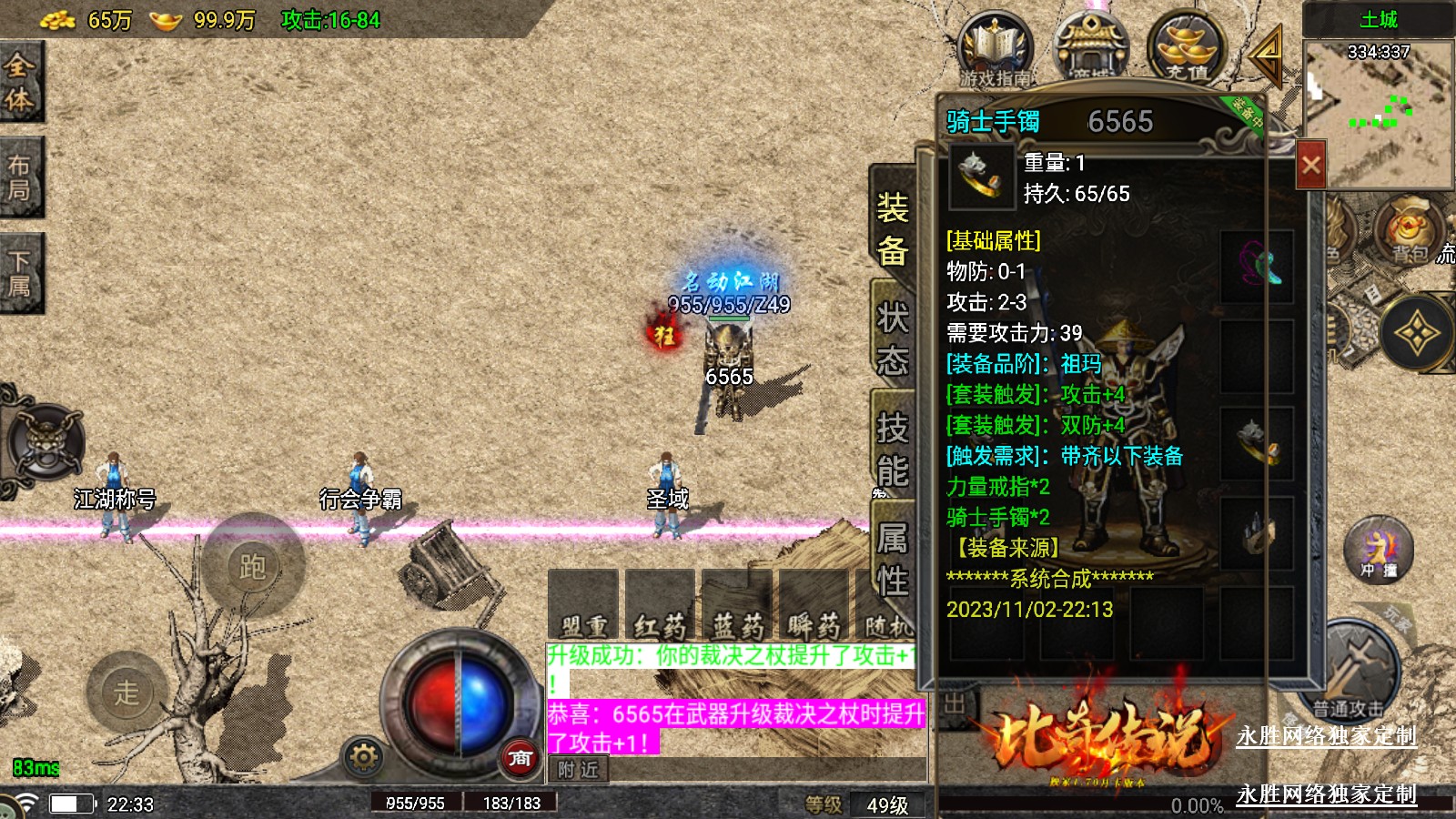Screen dimensions: 1456x819
Task: Open the round 商 shop button
Action: [x=520, y=757]
